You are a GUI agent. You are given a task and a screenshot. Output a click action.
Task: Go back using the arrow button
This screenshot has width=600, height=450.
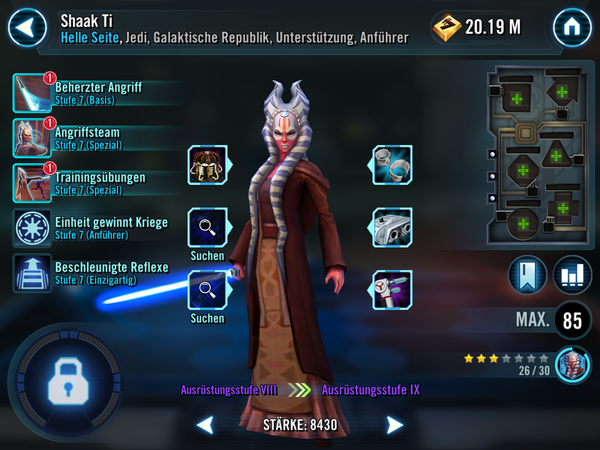(x=27, y=27)
